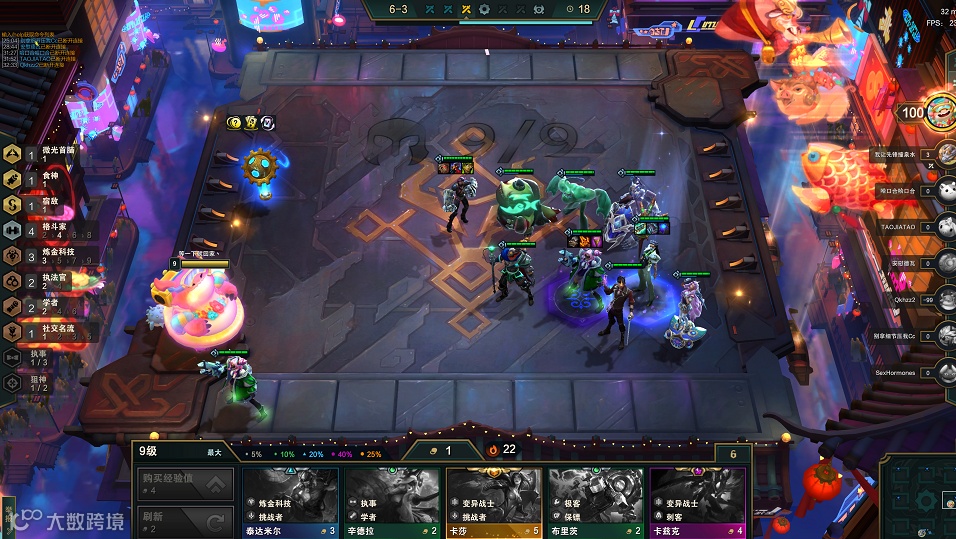Viewport: 956px width, 539px height.
Task: Buy experience with the 购买经验值 button
Action: pyautogui.click(x=185, y=486)
